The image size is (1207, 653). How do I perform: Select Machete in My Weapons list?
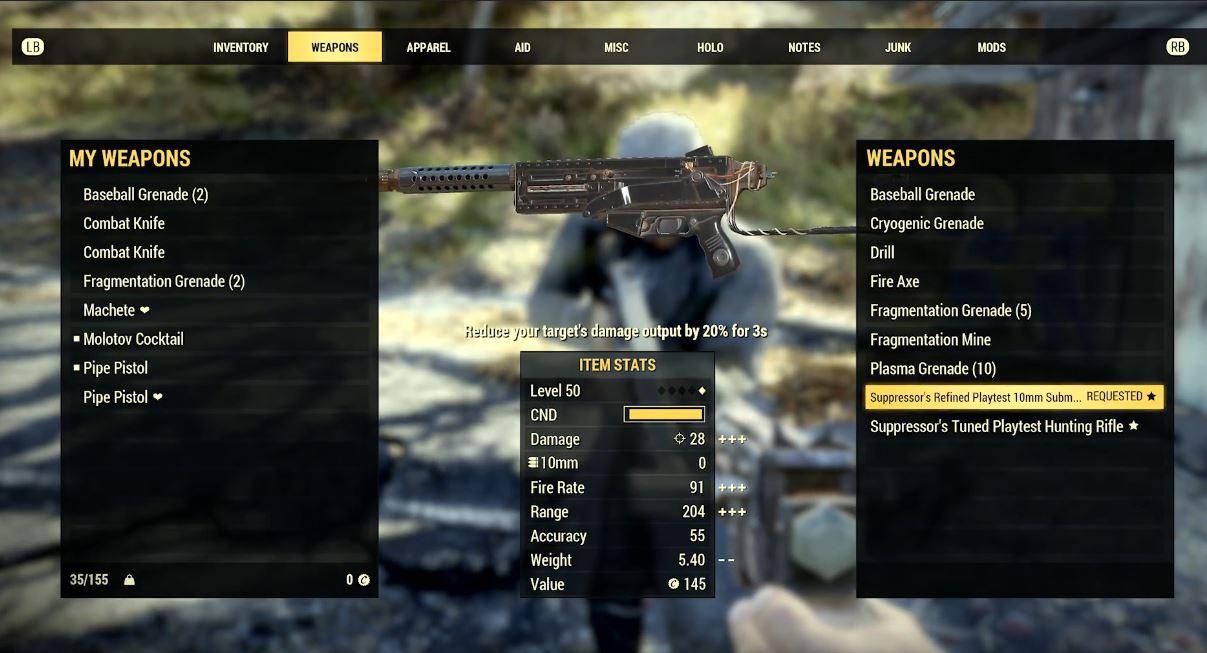[x=109, y=310]
